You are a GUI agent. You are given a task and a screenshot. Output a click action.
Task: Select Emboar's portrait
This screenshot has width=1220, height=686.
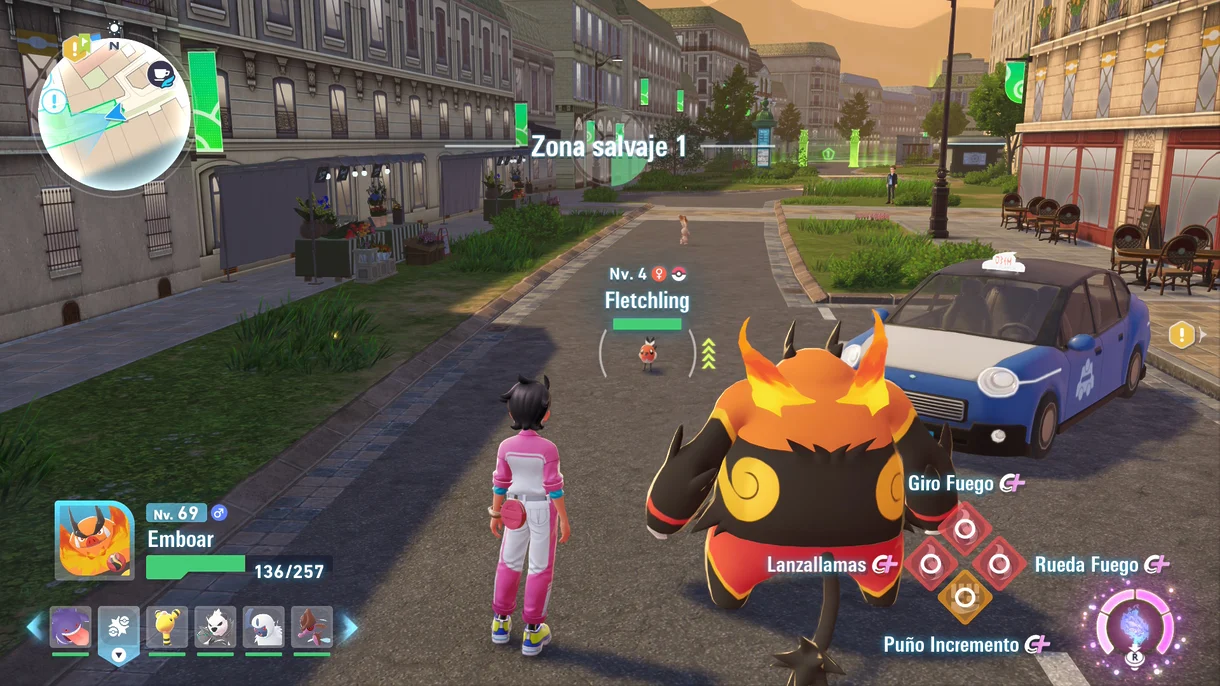(x=94, y=540)
